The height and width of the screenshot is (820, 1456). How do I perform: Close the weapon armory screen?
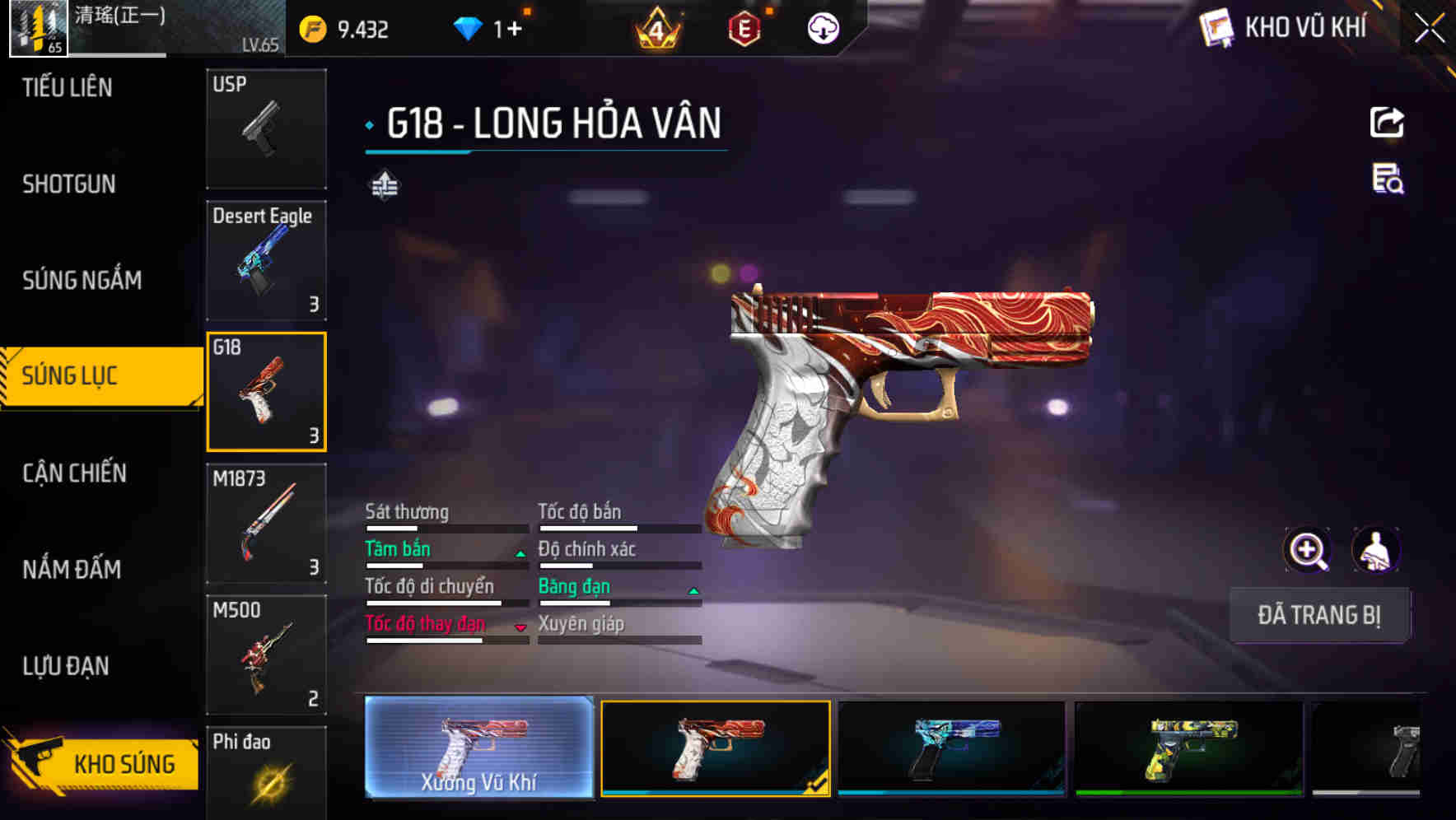pos(1429,29)
